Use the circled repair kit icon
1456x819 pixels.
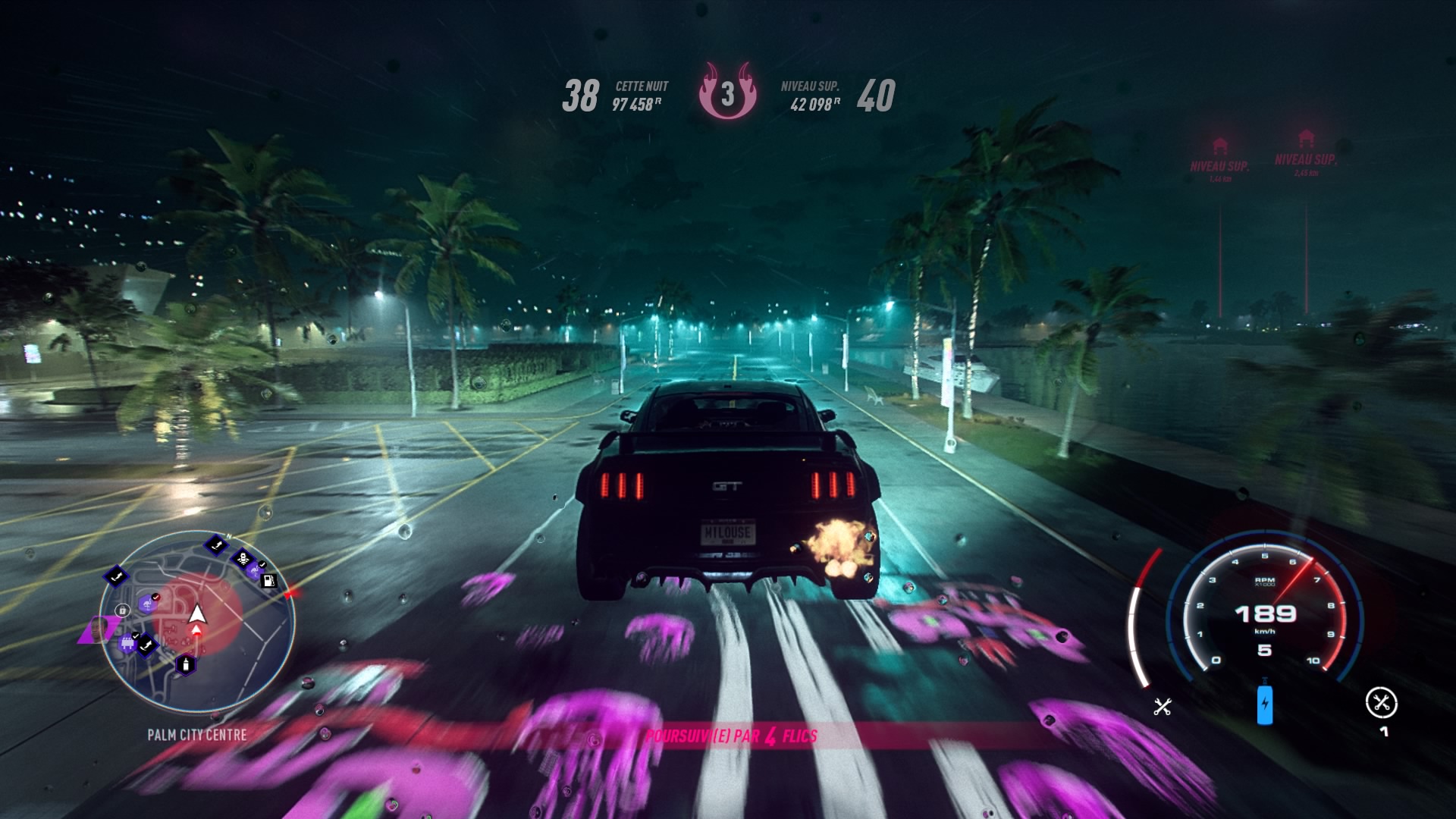(1381, 703)
